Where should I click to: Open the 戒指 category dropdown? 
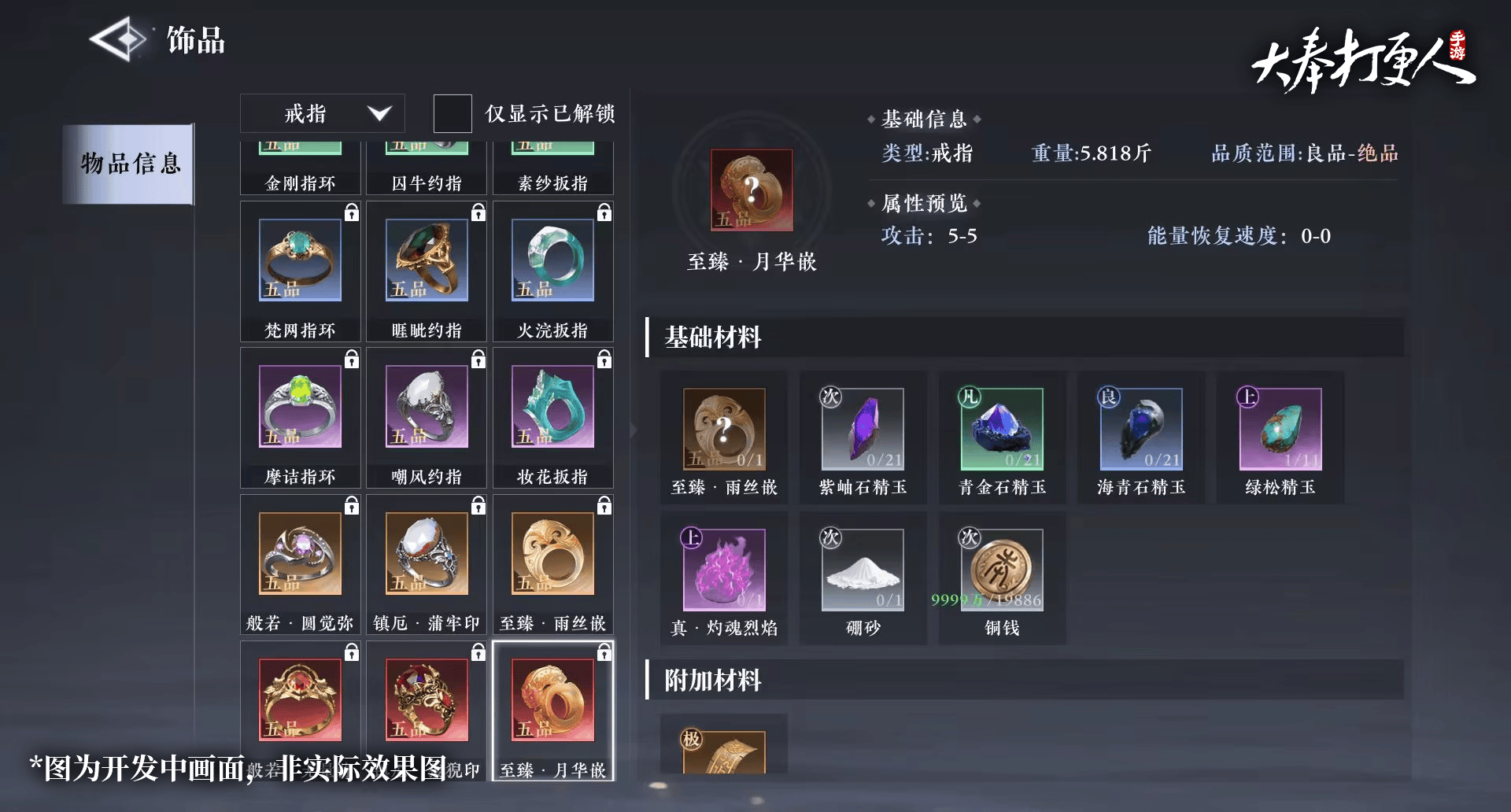click(321, 113)
